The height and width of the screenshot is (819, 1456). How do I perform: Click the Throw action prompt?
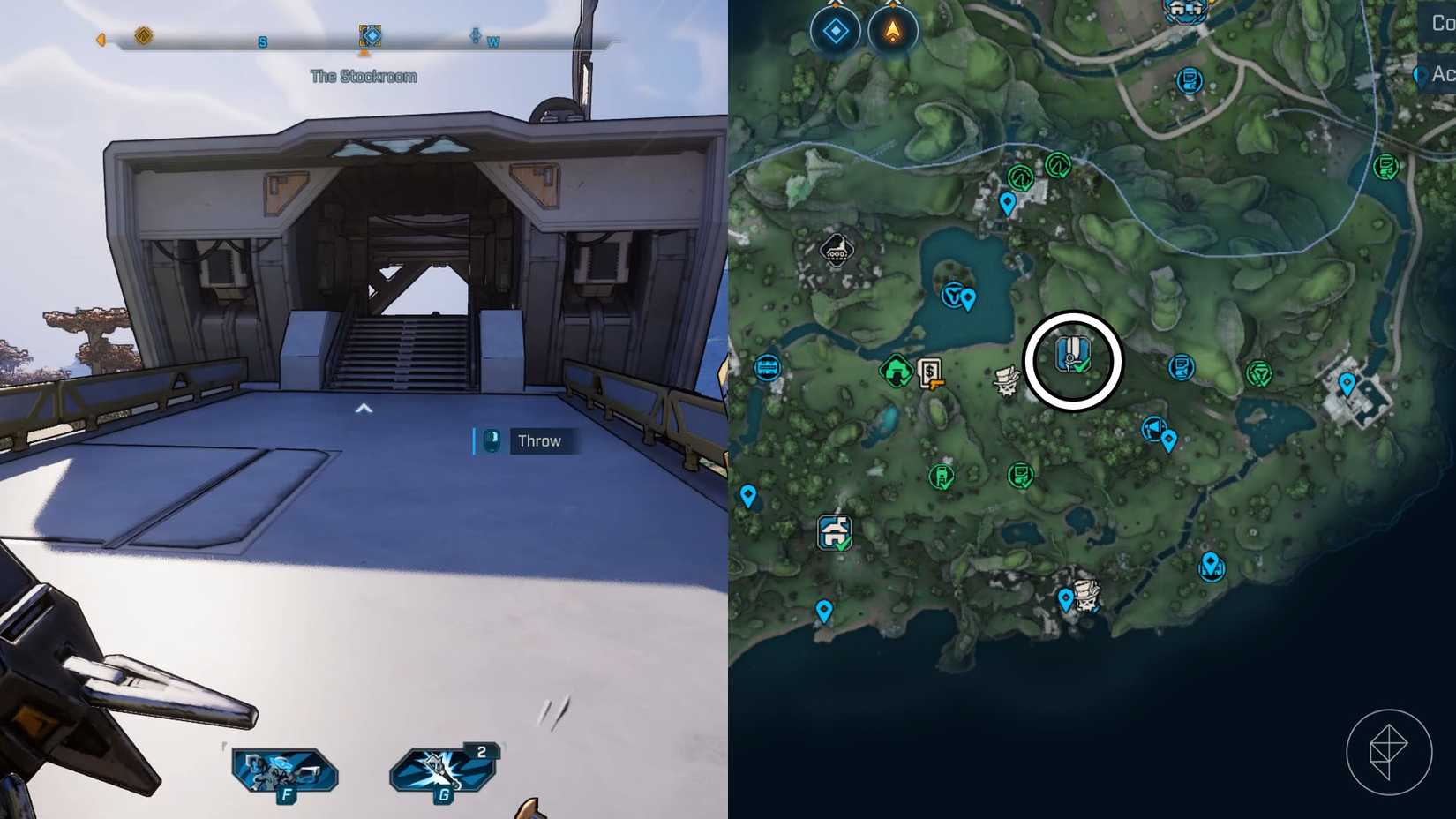tap(540, 441)
